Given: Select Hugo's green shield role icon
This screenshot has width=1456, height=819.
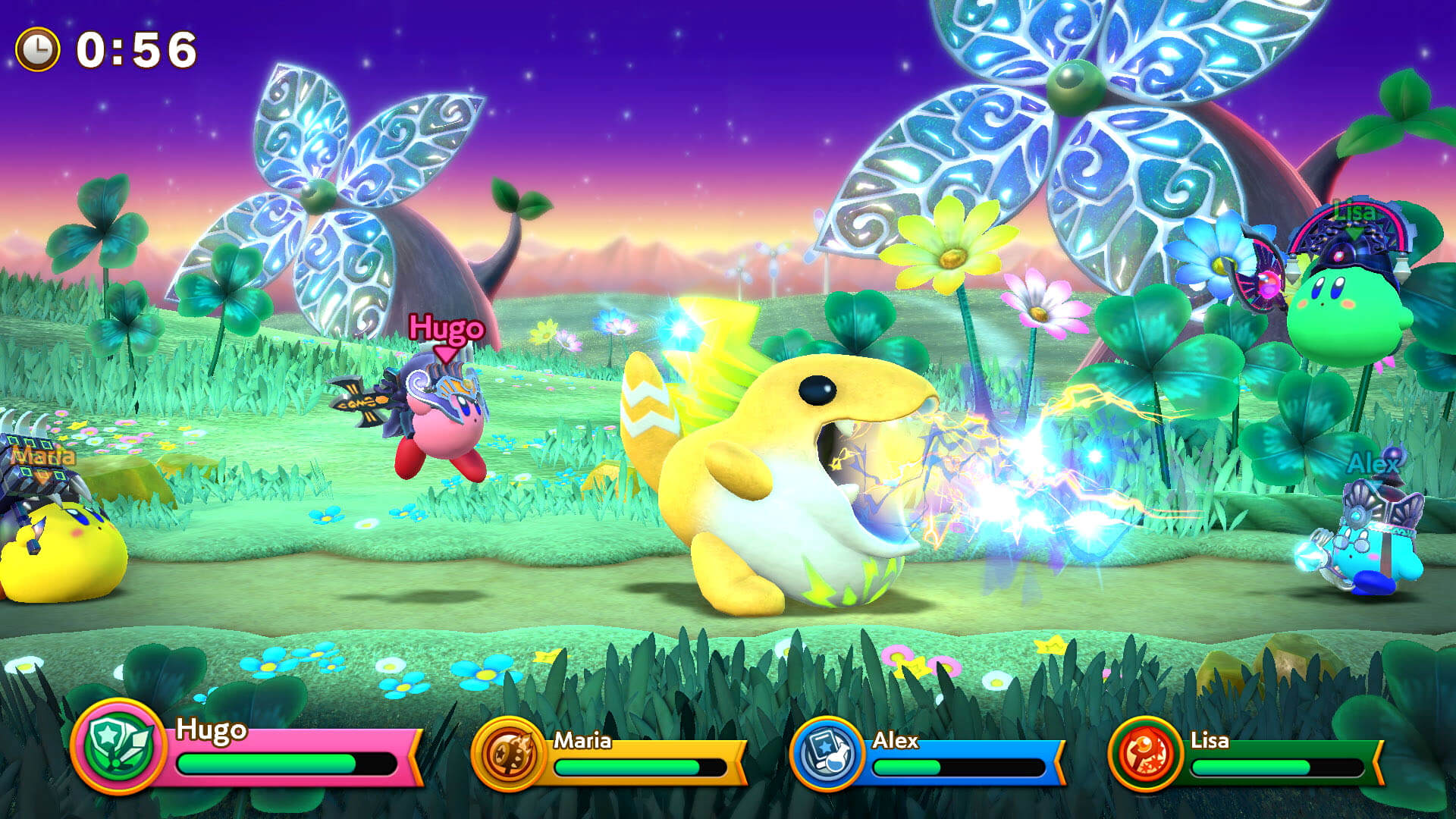Looking at the screenshot, I should [x=119, y=747].
